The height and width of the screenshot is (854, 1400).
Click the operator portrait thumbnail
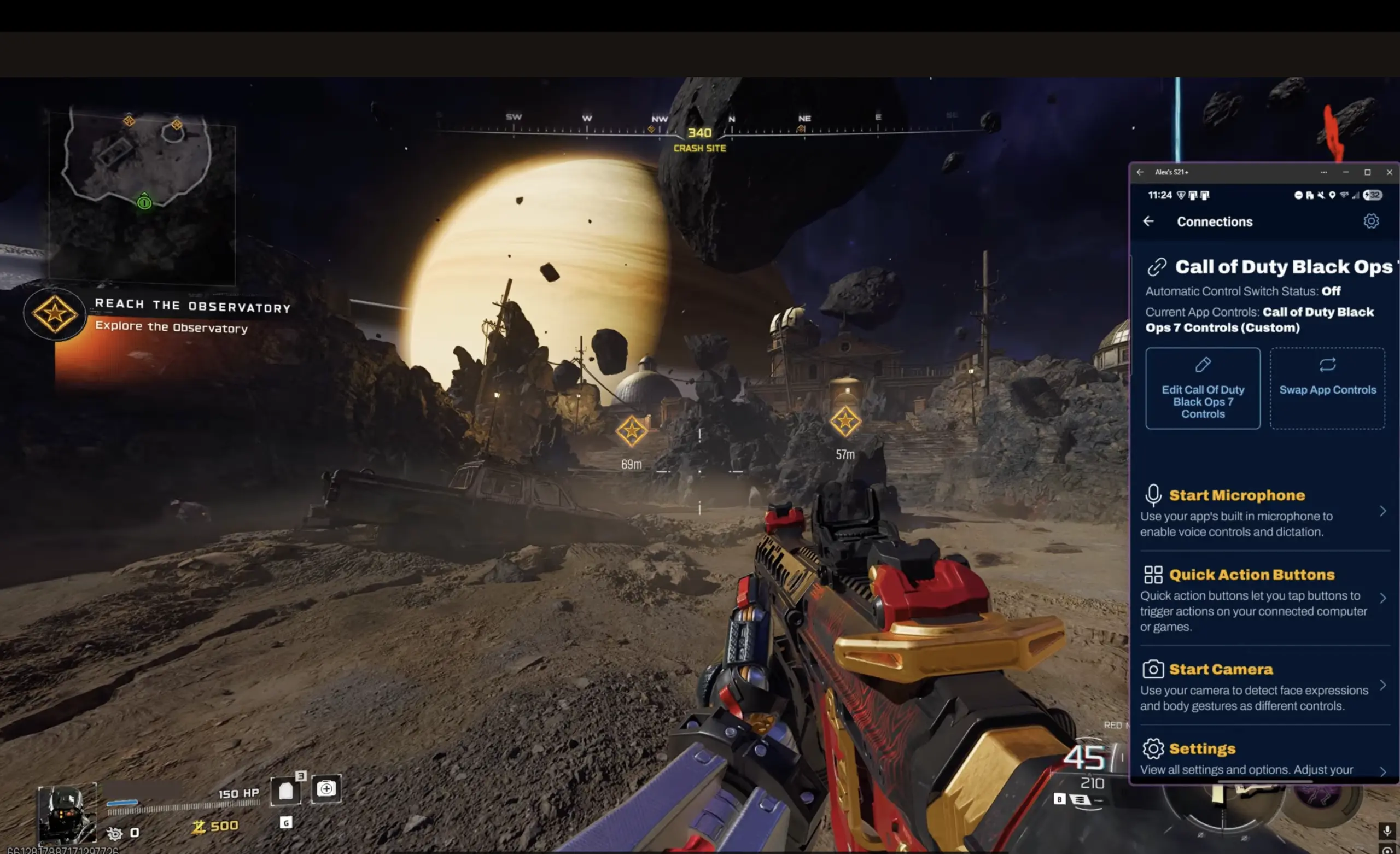(x=67, y=813)
